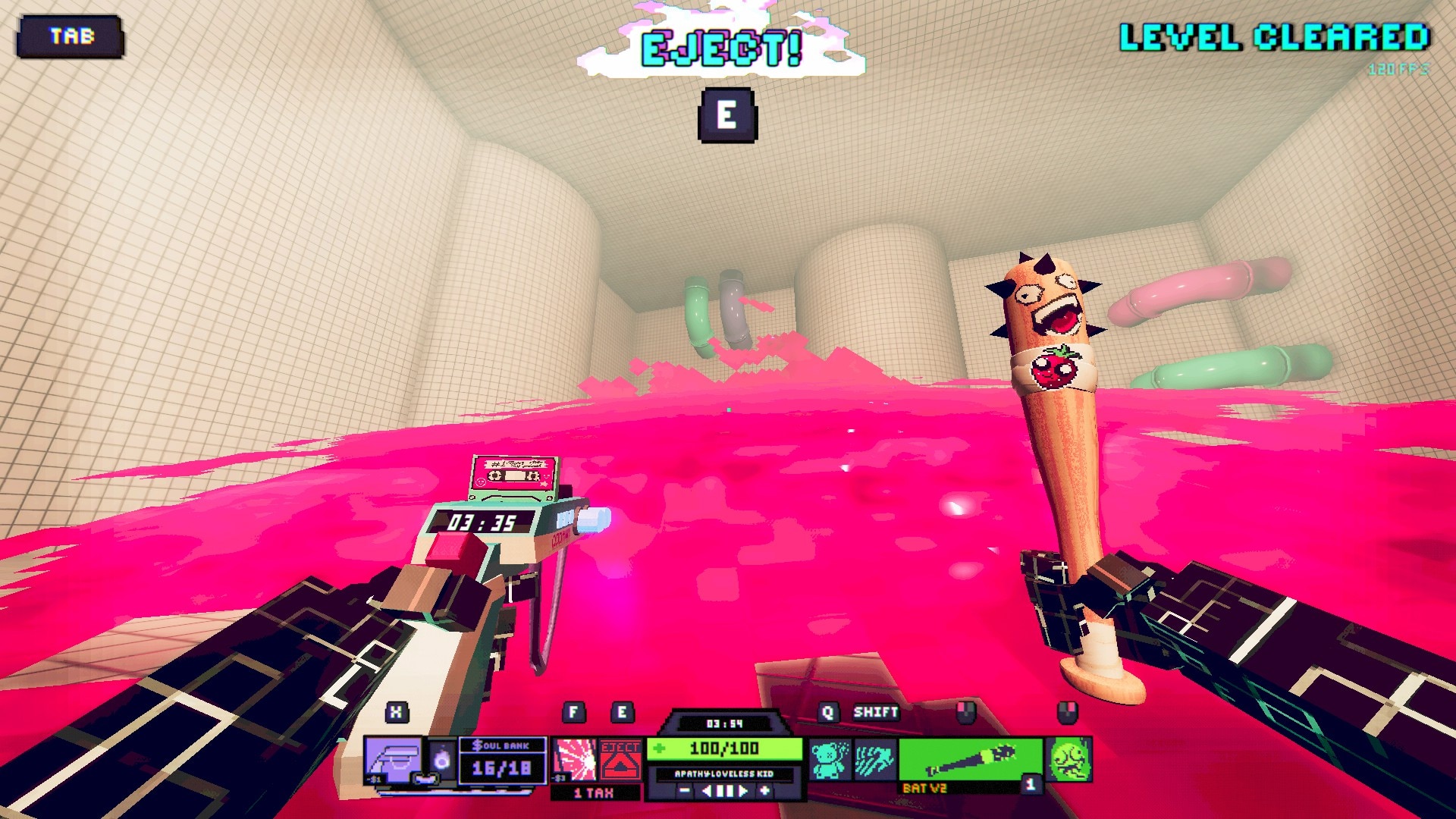Raise the music volume with plus

tap(765, 791)
